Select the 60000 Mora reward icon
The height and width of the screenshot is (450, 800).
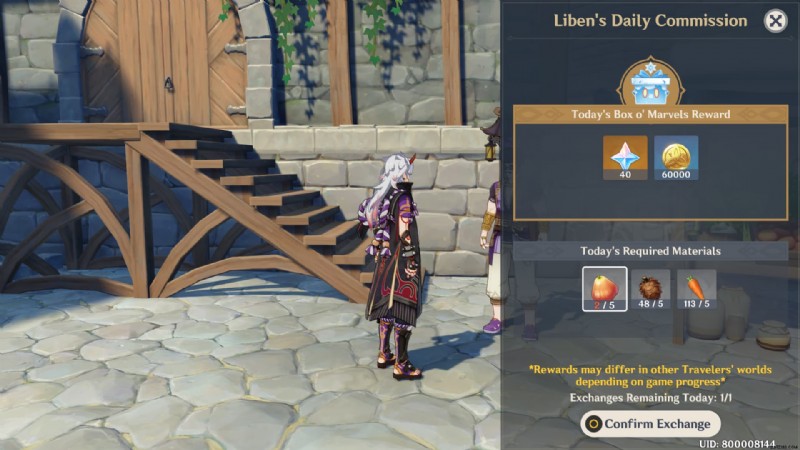point(675,157)
